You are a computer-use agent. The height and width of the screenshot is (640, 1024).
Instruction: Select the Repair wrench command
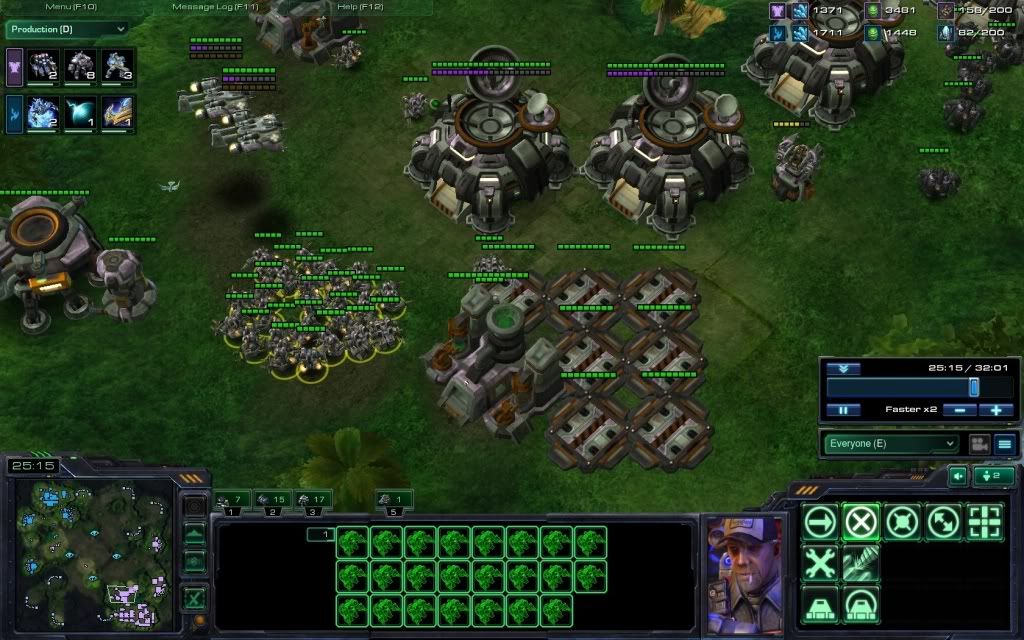click(x=820, y=563)
